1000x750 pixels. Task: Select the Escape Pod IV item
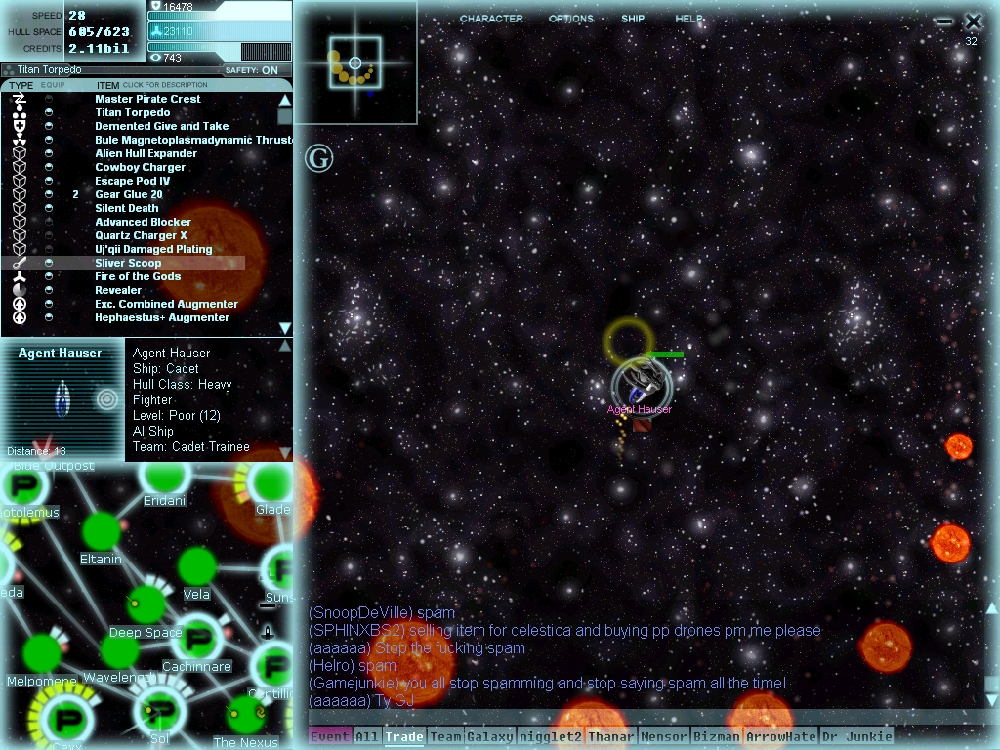[x=133, y=181]
